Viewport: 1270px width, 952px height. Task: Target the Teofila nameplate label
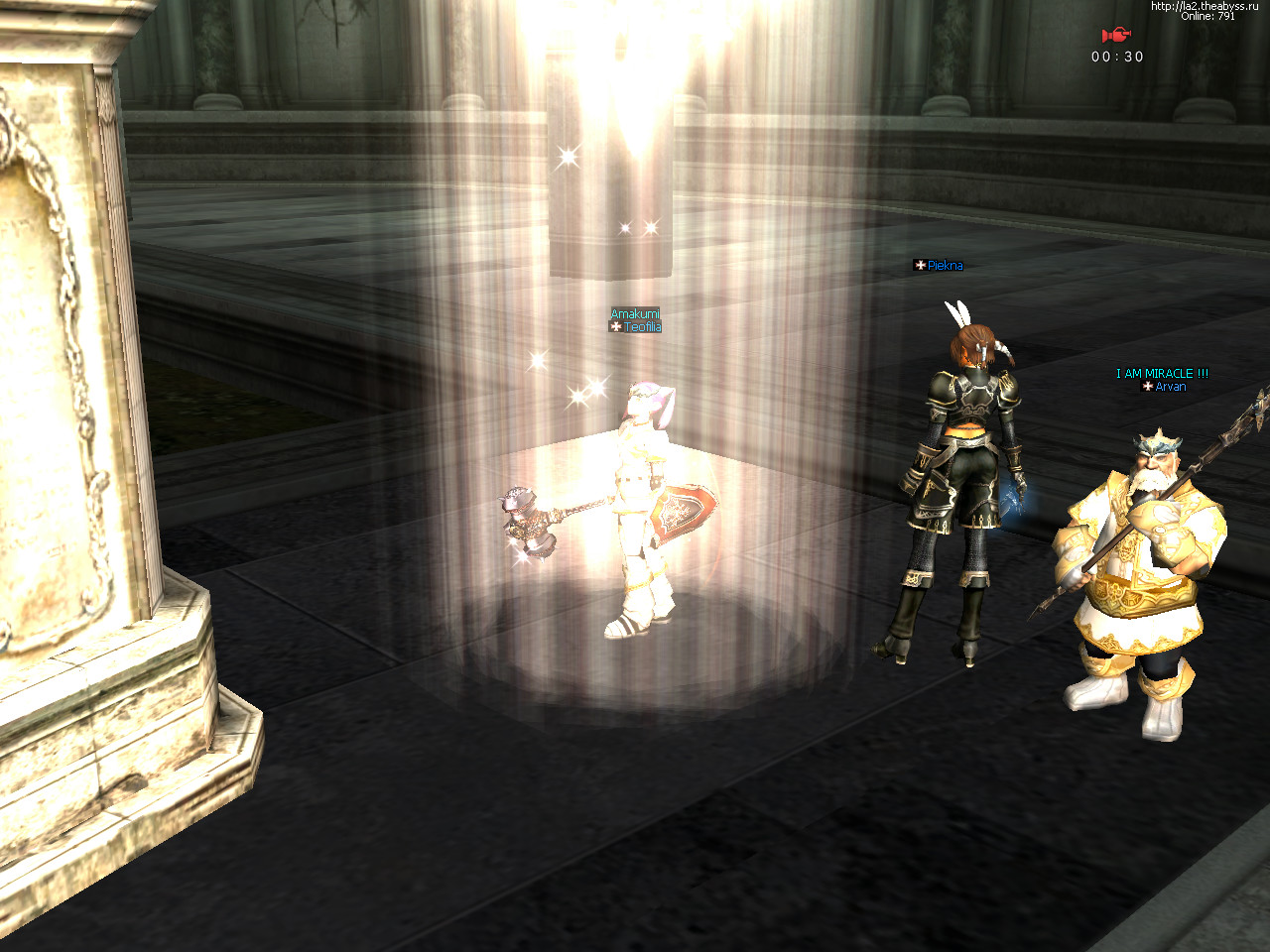click(641, 327)
